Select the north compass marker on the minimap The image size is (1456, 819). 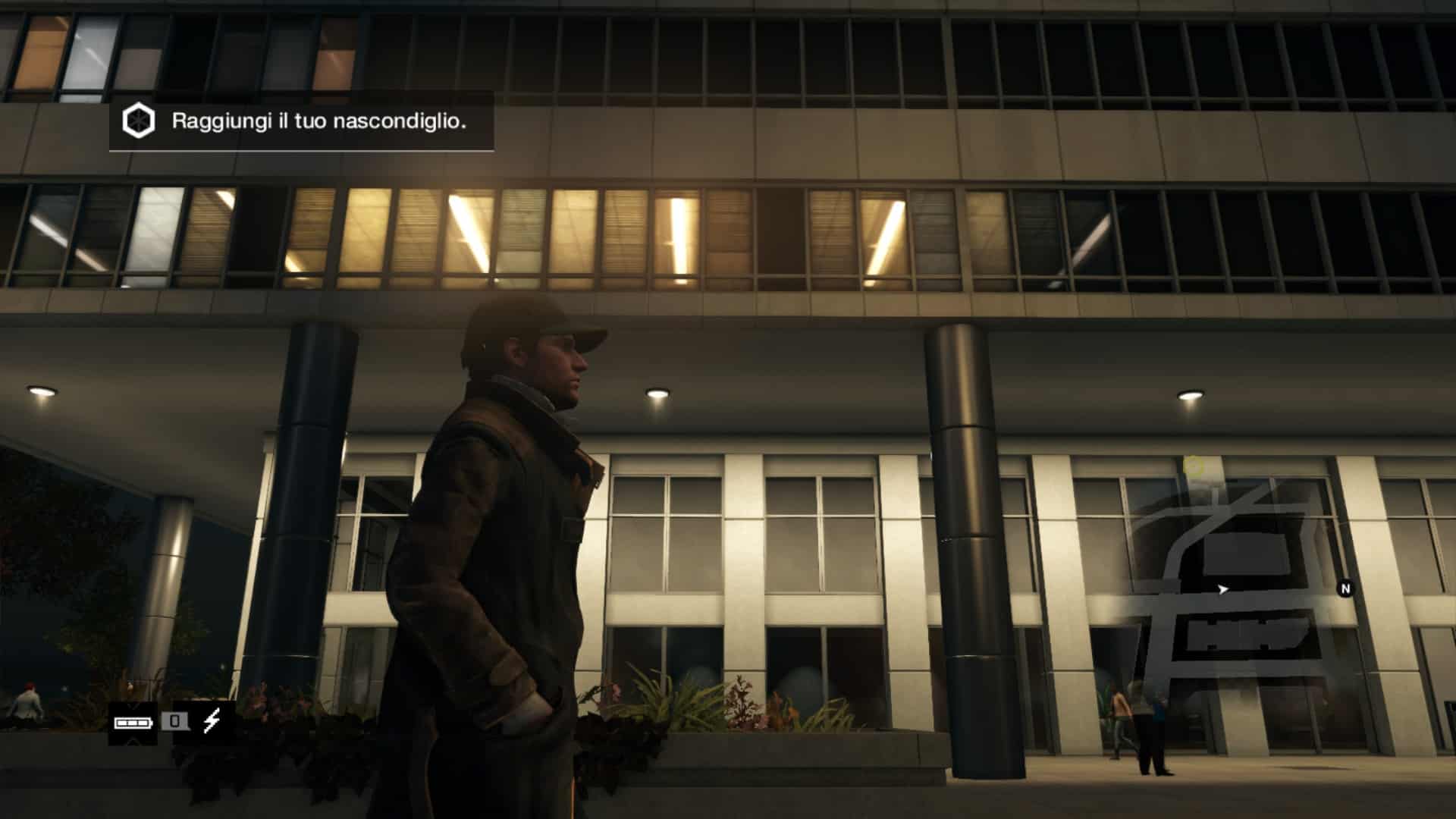1345,588
